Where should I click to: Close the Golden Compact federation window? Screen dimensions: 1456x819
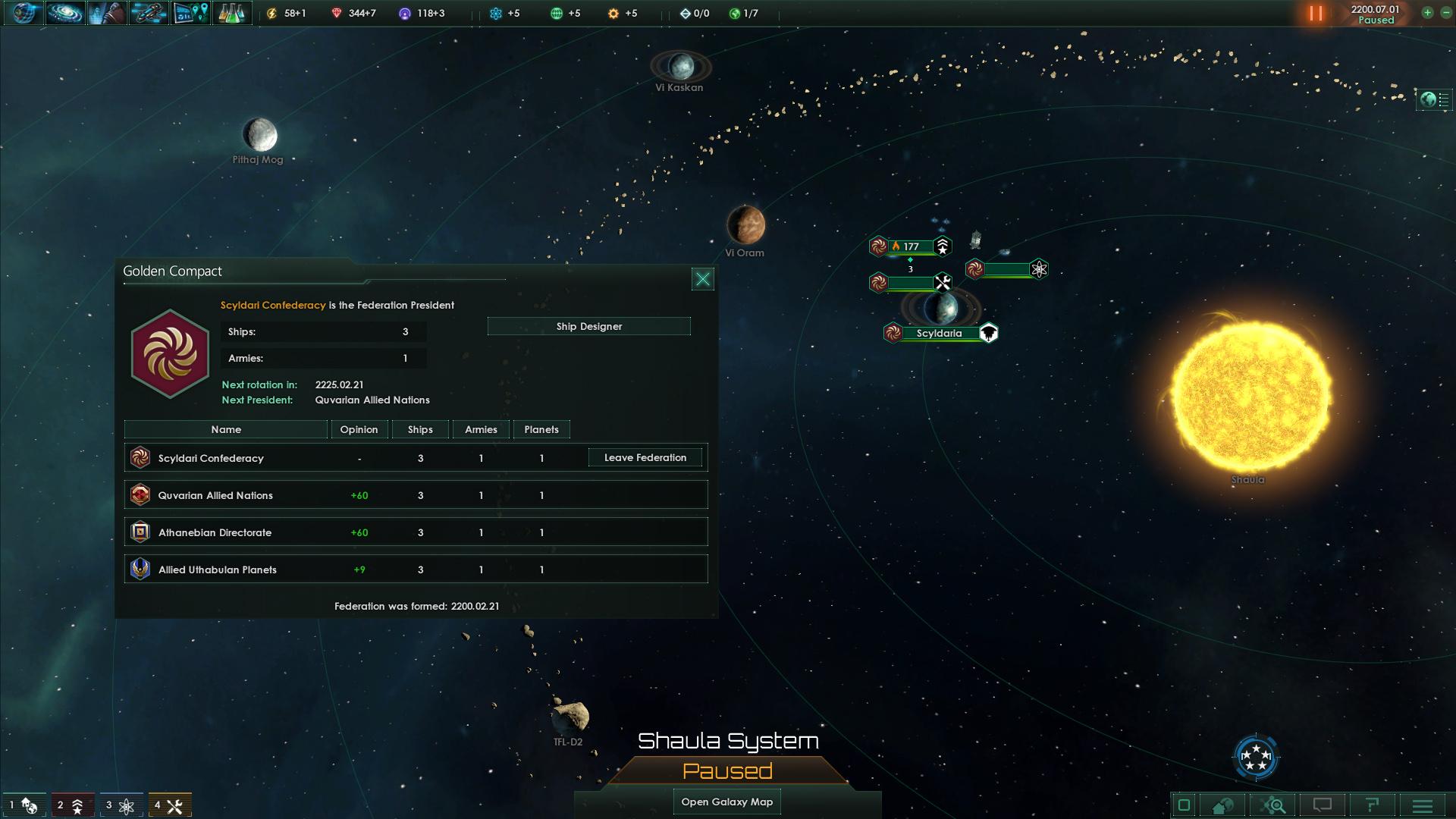[703, 279]
